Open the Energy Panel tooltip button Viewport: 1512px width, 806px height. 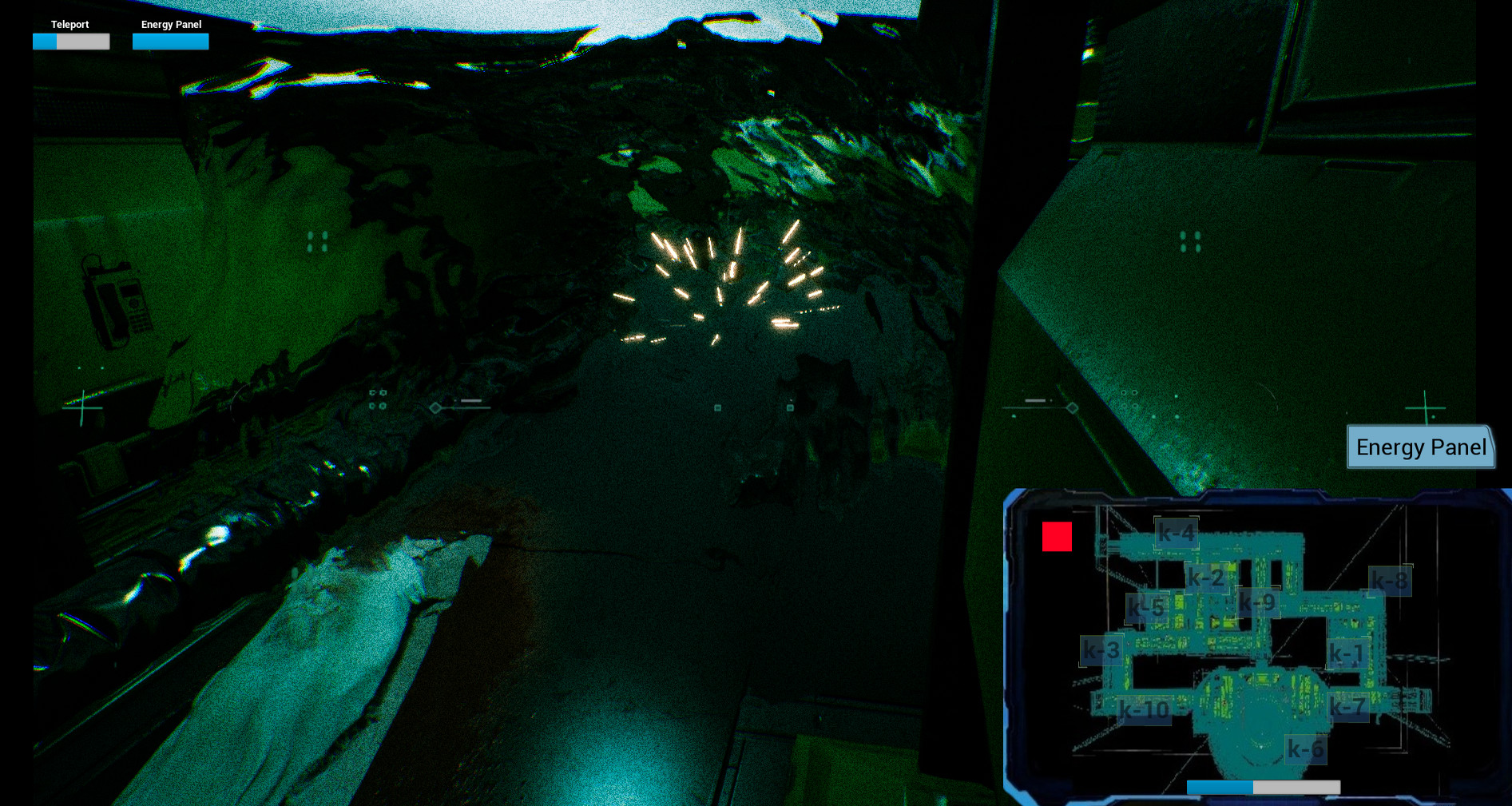[1420, 447]
